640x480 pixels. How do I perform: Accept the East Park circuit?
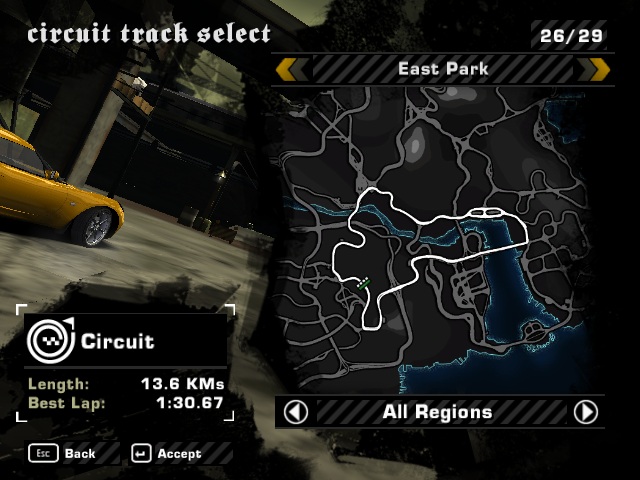click(x=166, y=454)
